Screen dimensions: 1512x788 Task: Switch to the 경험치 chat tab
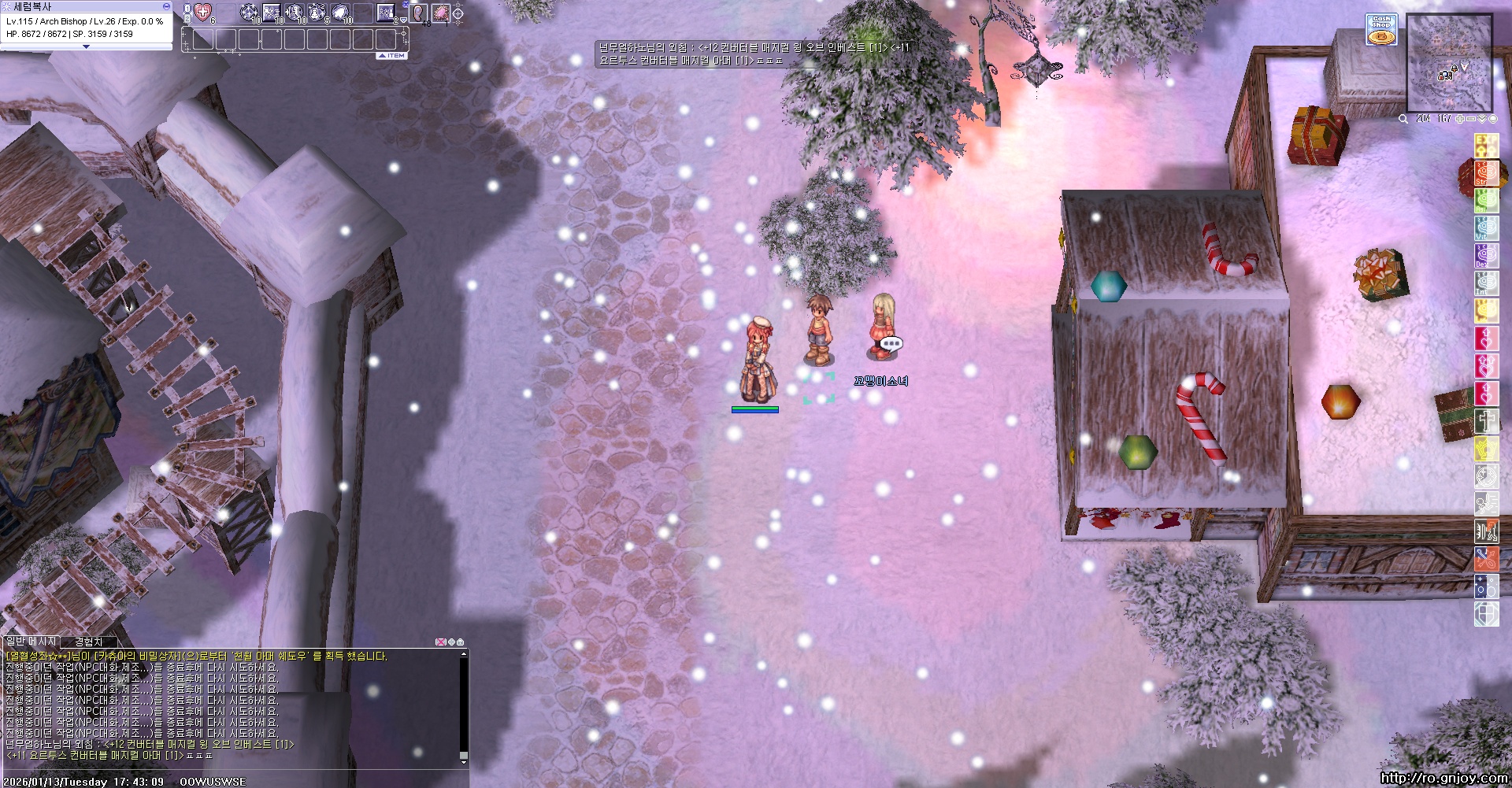tap(88, 642)
